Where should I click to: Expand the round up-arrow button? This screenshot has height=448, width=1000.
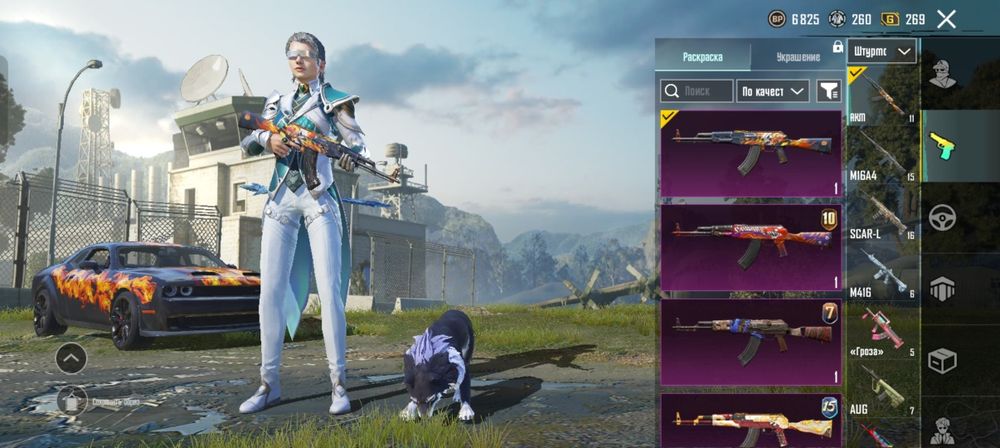70,357
